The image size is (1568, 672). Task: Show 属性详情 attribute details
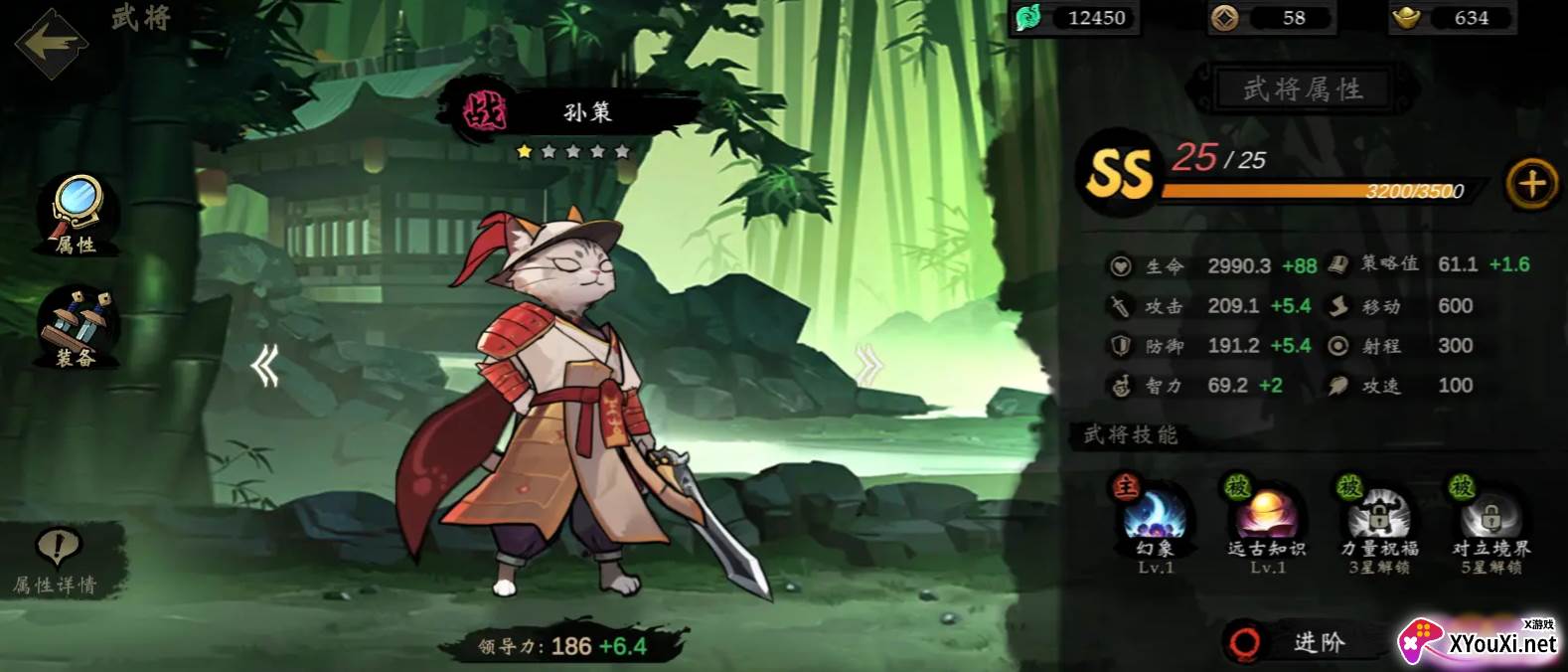coord(58,562)
